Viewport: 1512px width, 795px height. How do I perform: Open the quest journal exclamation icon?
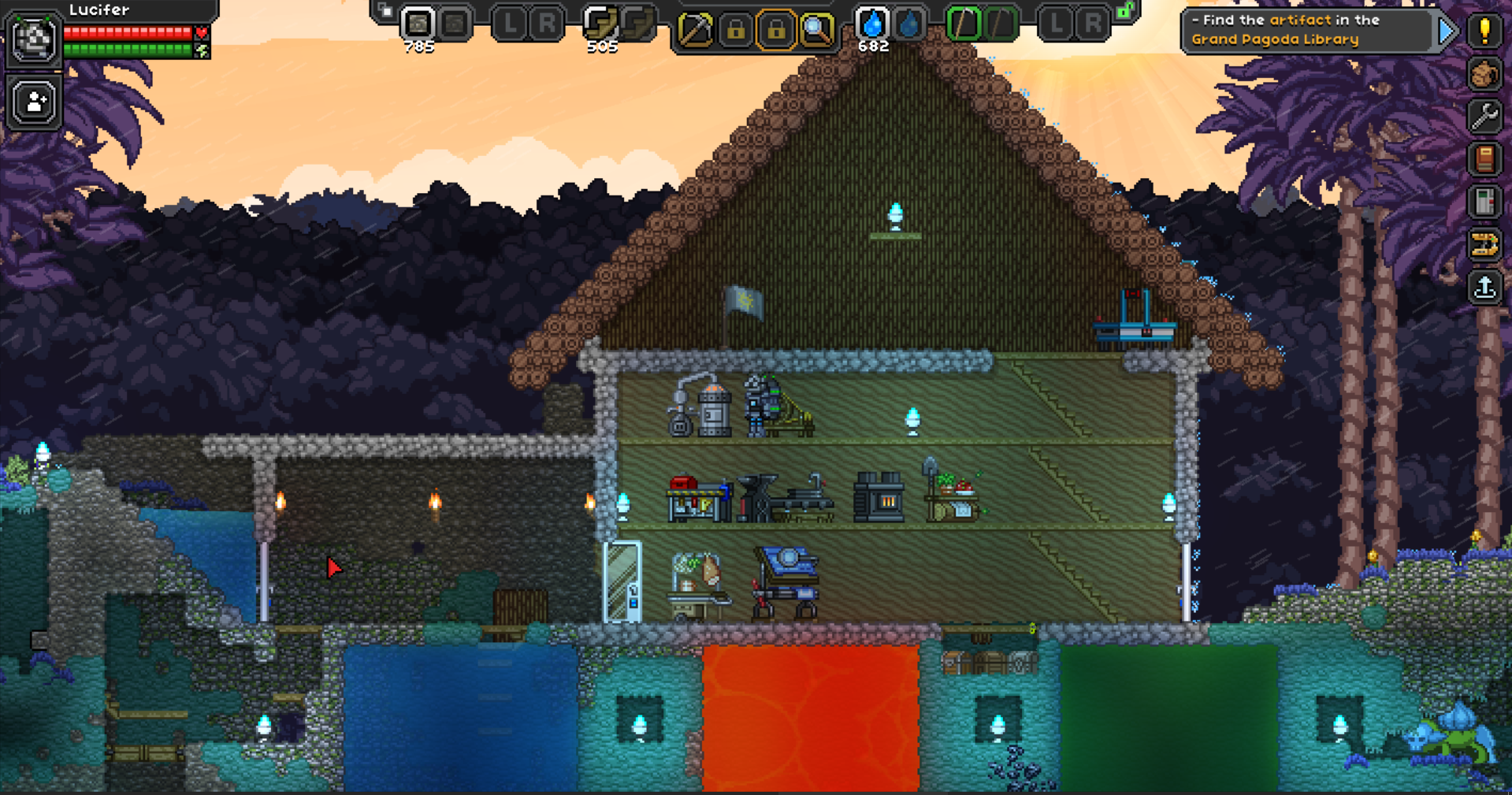[1484, 32]
